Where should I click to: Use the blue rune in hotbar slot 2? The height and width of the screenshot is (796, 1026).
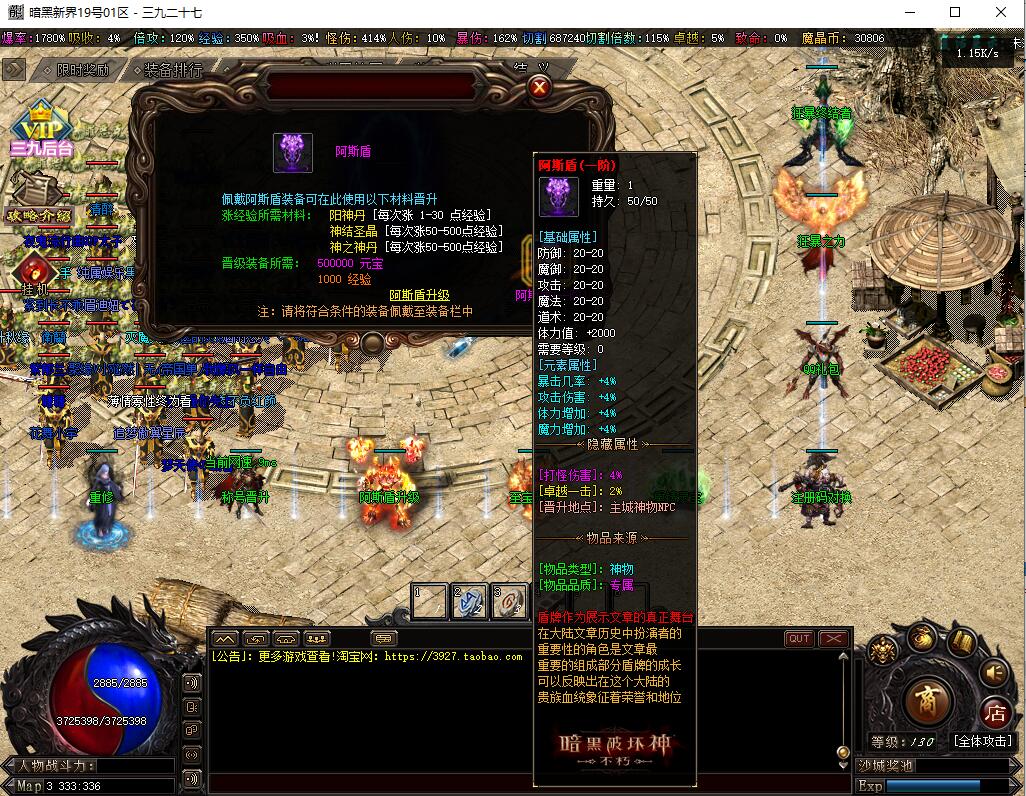click(469, 601)
